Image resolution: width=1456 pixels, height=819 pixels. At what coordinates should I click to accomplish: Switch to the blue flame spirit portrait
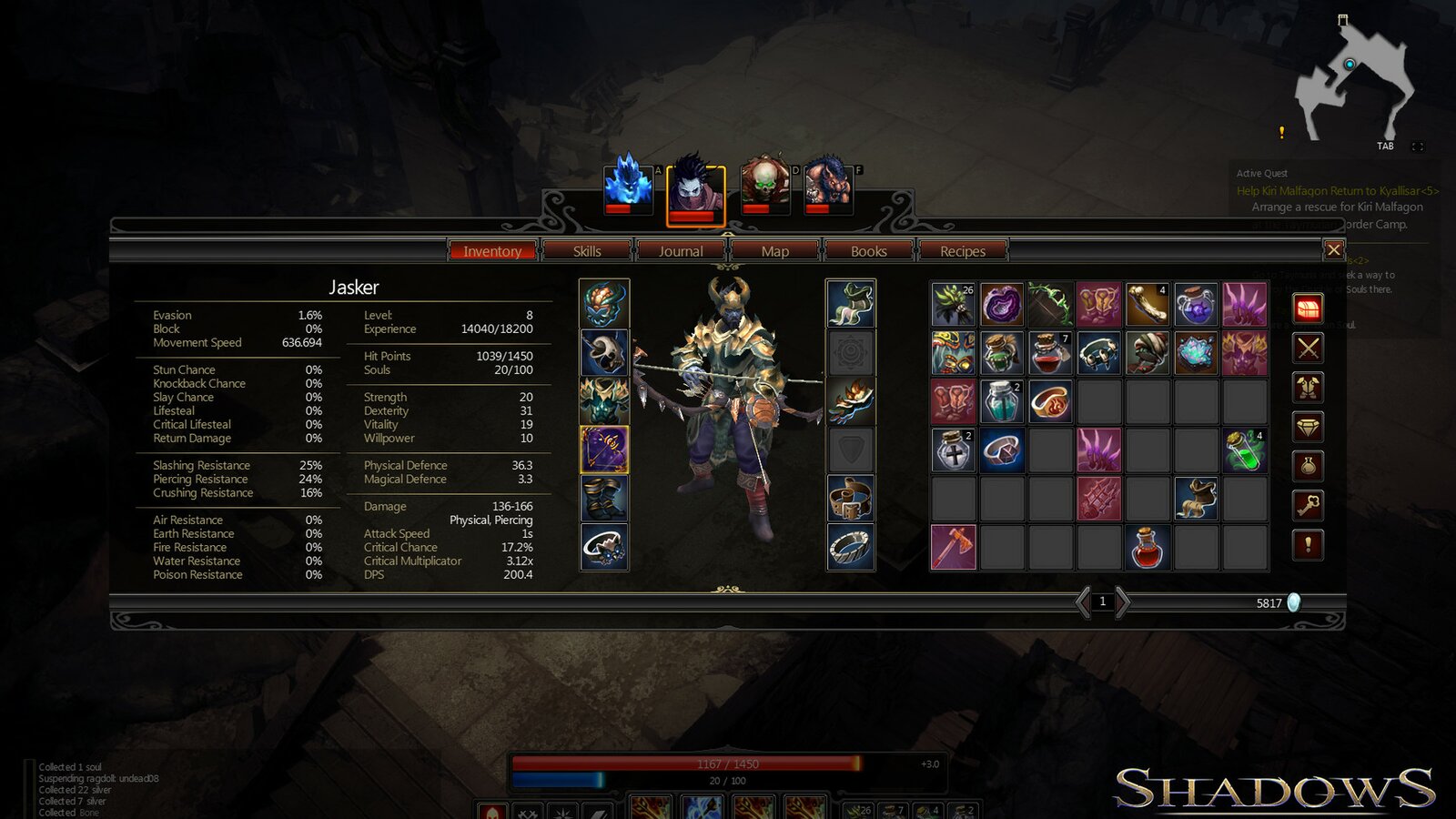[x=628, y=185]
